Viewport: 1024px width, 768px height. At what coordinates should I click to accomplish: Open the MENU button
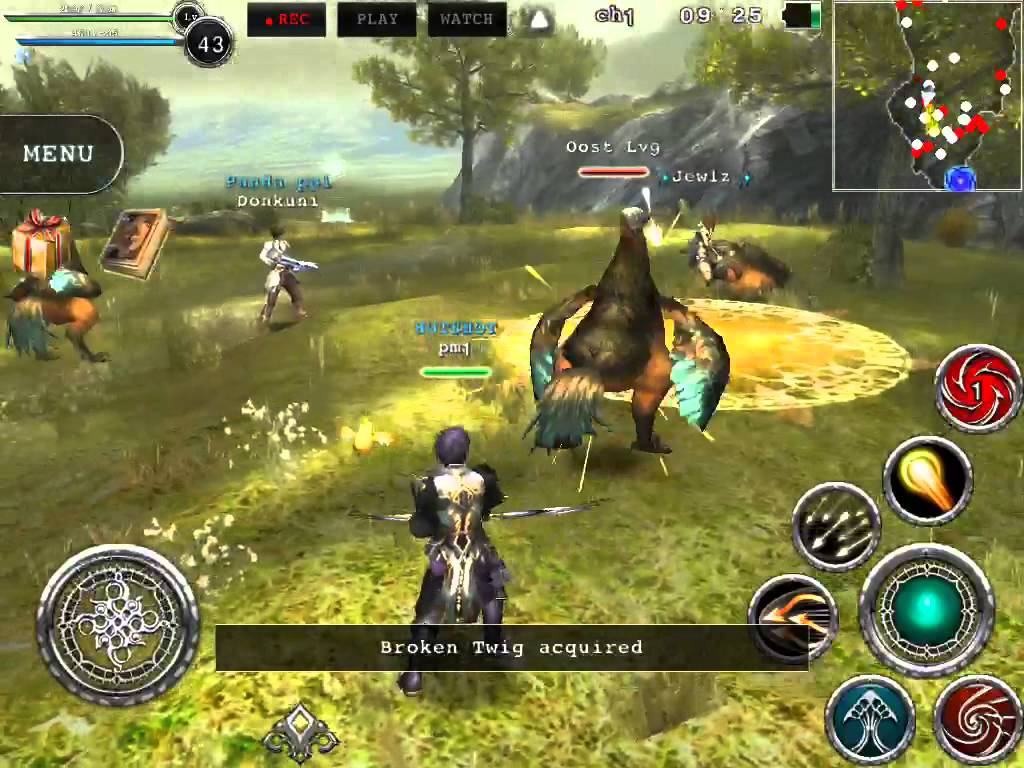coord(59,154)
